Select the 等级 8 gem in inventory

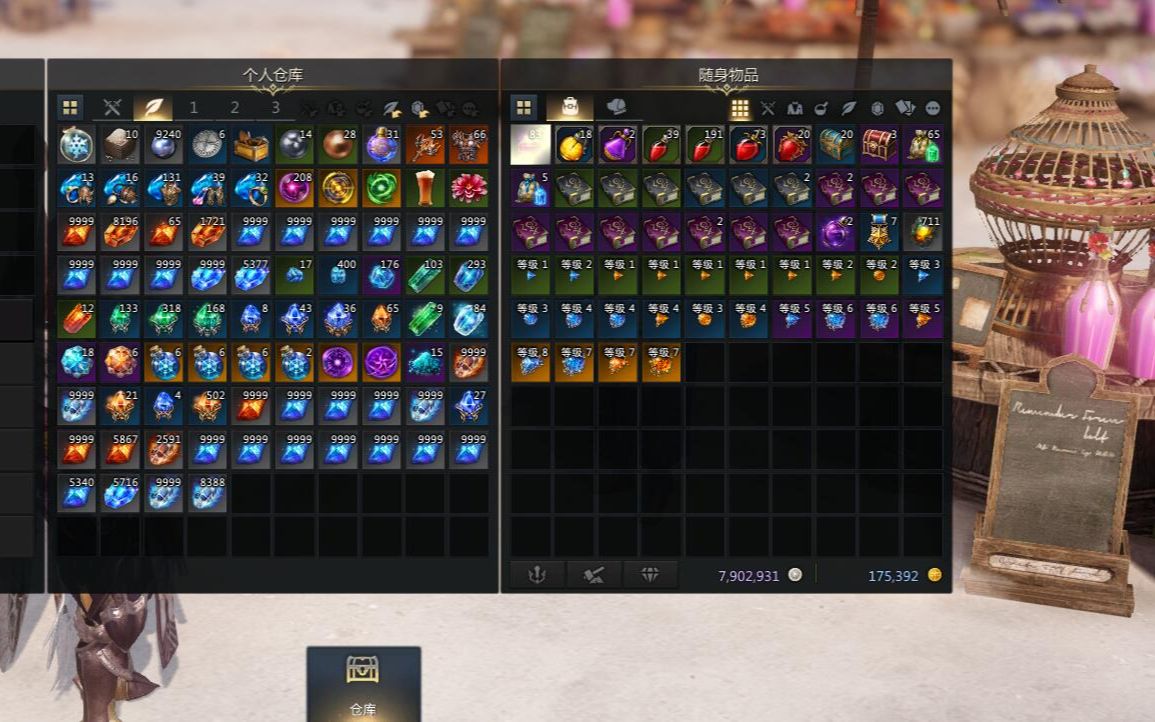tap(531, 362)
